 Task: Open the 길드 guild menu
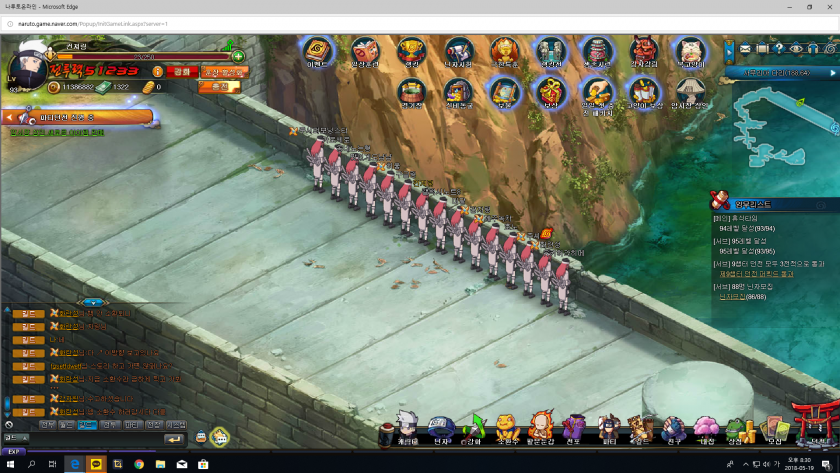pos(641,430)
